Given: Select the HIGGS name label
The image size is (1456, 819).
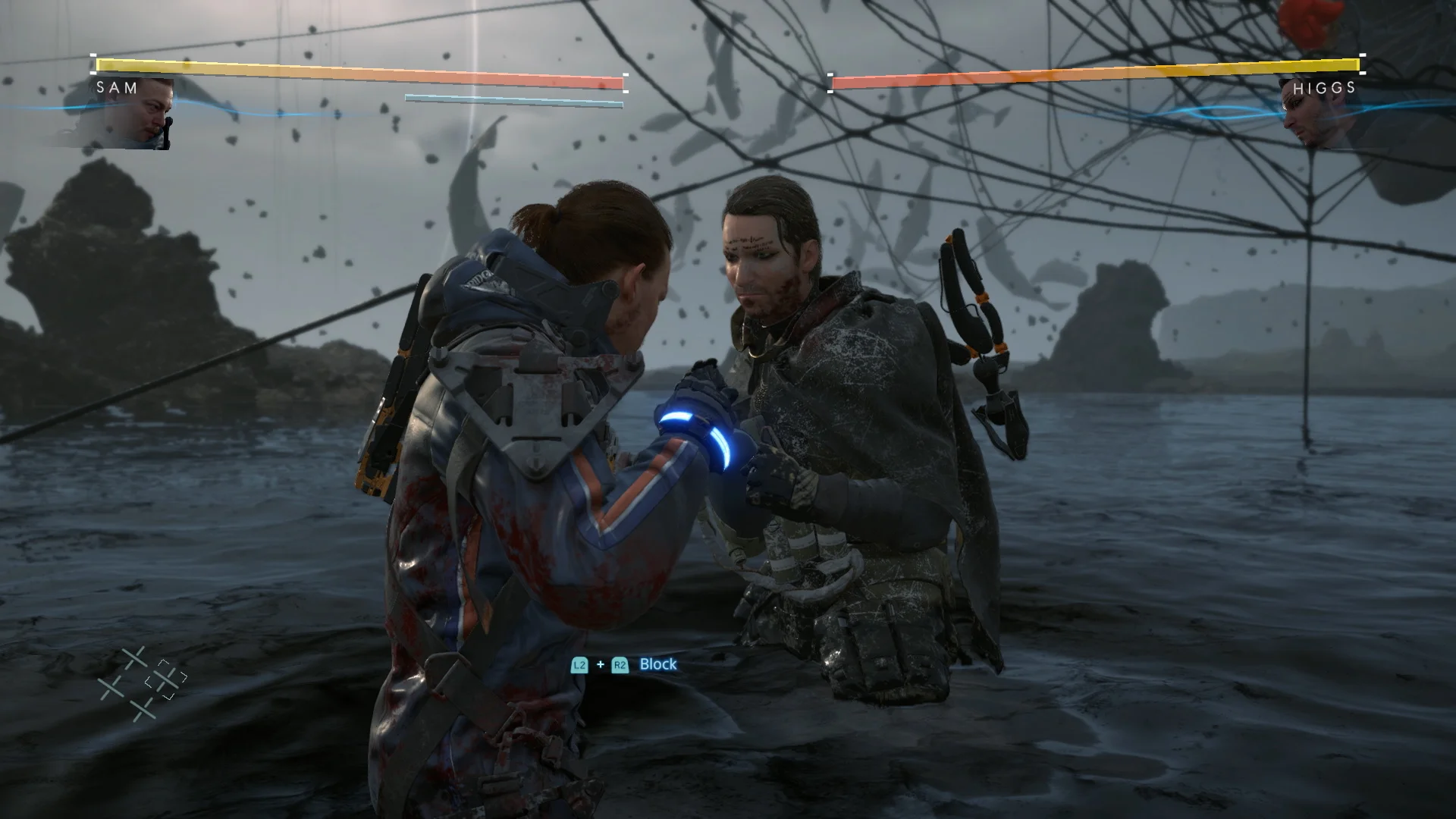Looking at the screenshot, I should coord(1324,89).
